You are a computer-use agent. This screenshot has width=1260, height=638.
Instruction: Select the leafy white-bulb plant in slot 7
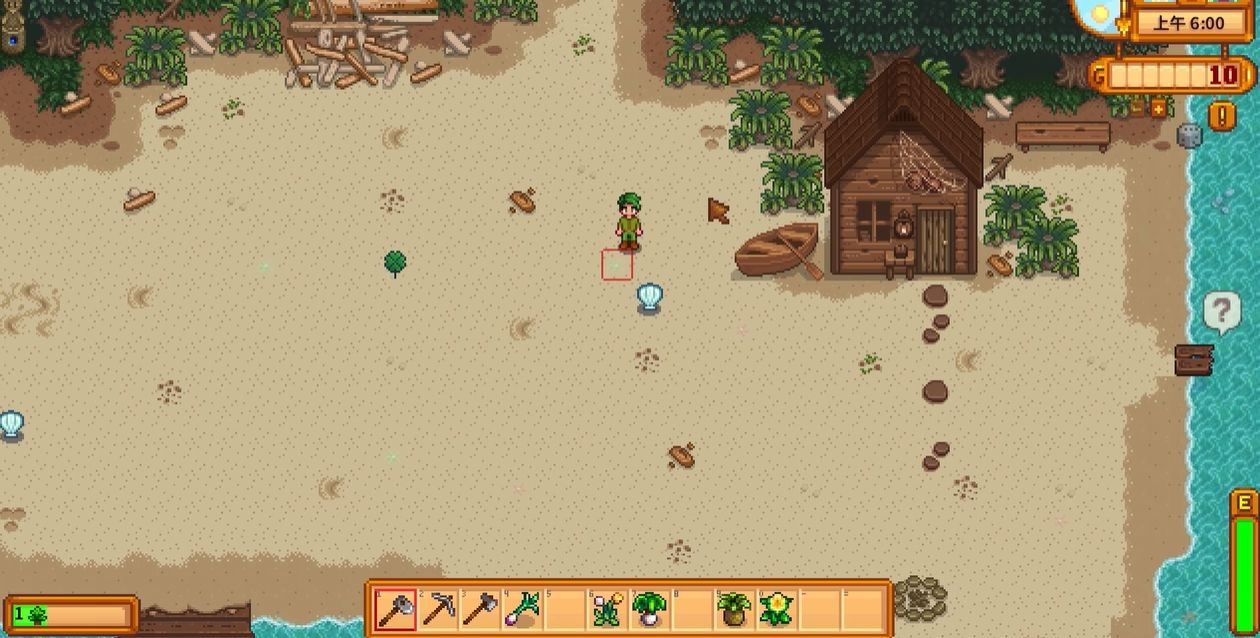coord(649,608)
